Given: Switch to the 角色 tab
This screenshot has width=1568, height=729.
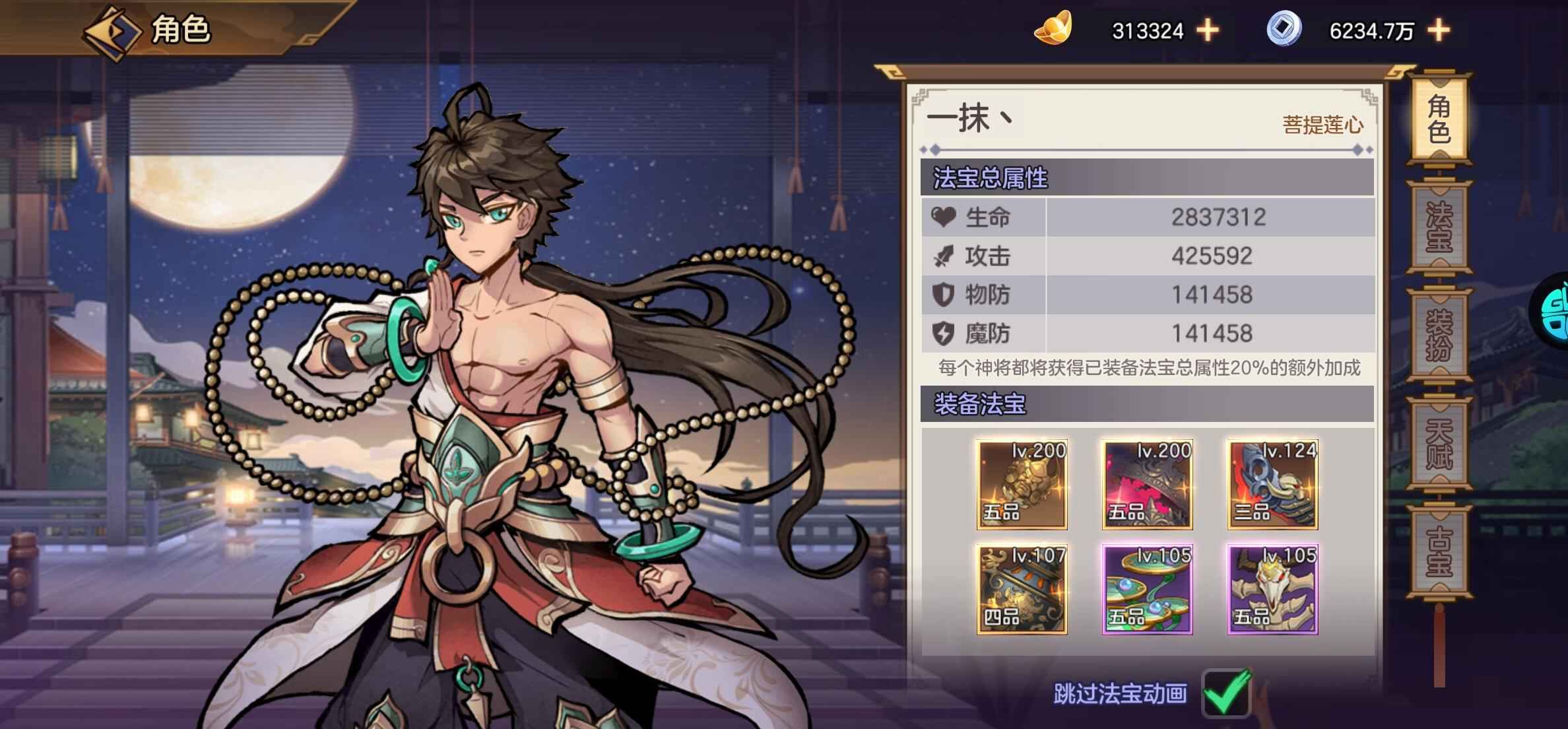Looking at the screenshot, I should 1439,119.
